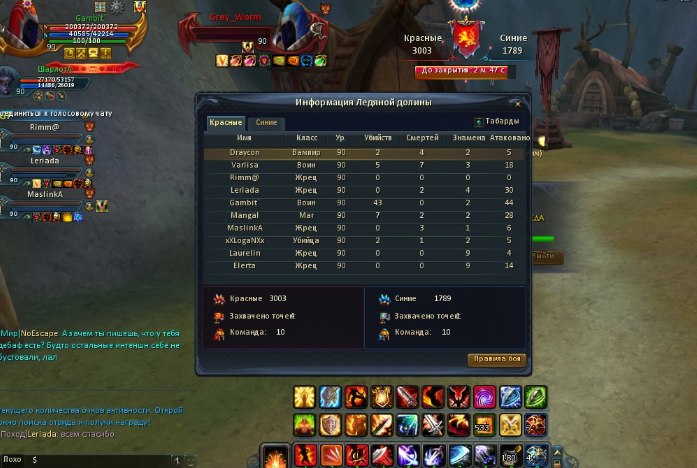Close the Ледяной долины information window

pyautogui.click(x=517, y=103)
